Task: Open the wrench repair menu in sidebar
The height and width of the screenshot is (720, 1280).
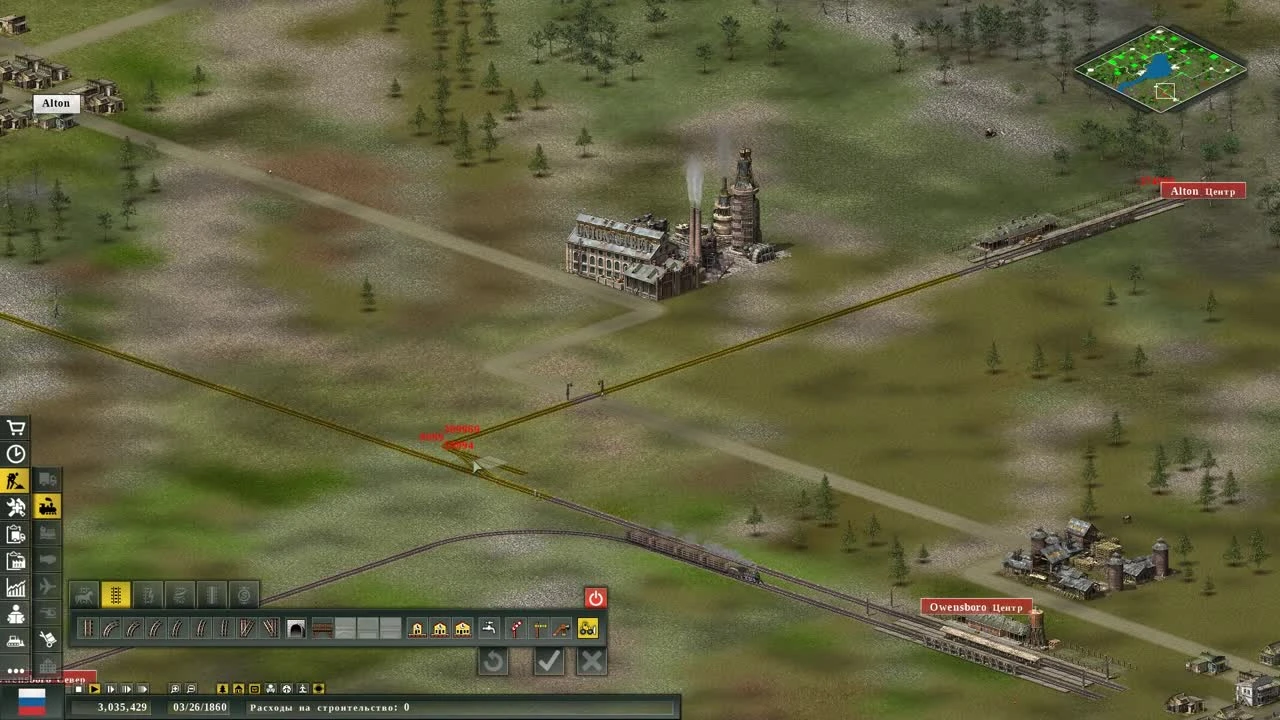Action: tap(14, 505)
